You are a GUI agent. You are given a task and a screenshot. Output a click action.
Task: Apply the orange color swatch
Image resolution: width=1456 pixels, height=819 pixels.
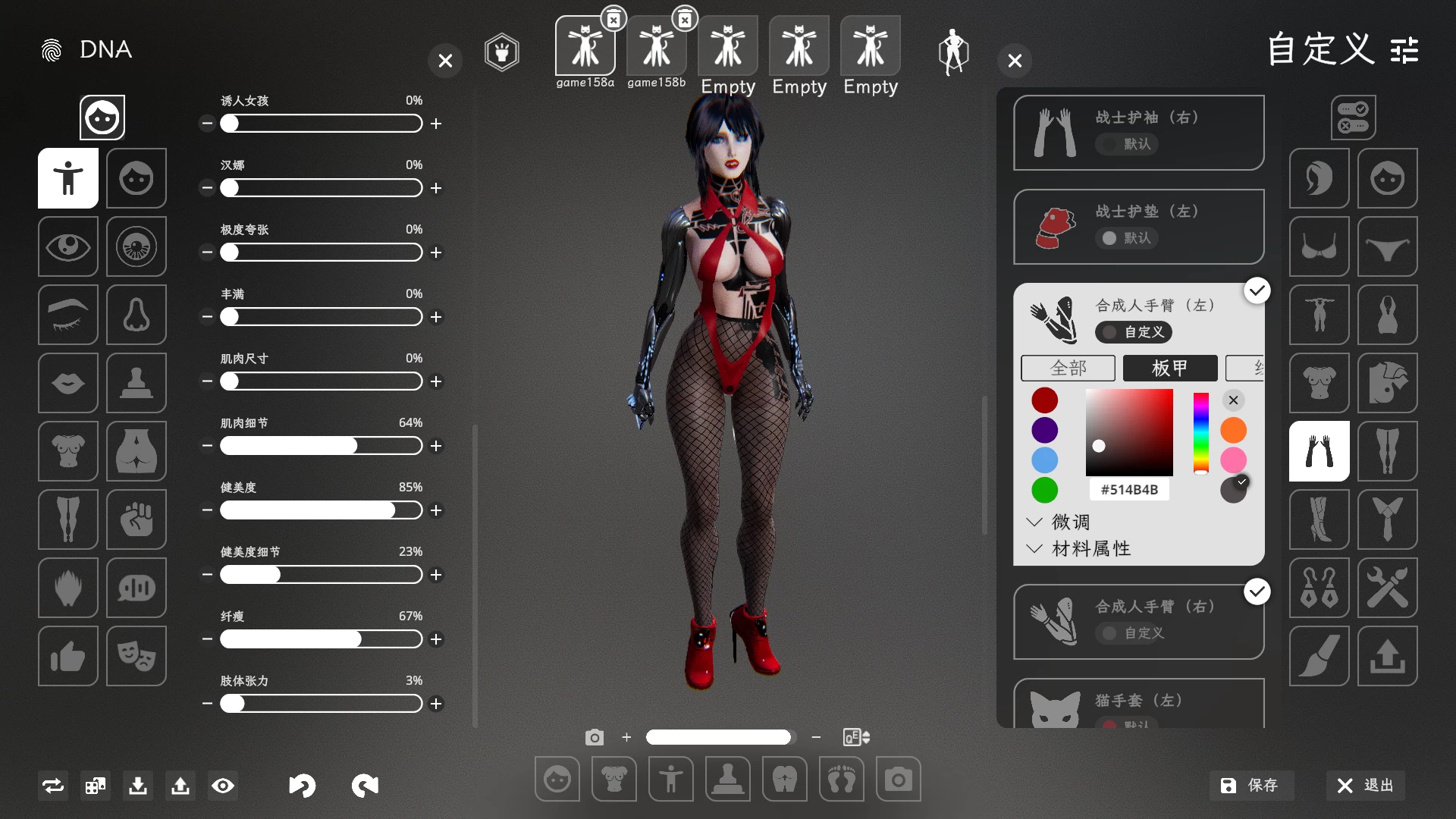(x=1233, y=430)
